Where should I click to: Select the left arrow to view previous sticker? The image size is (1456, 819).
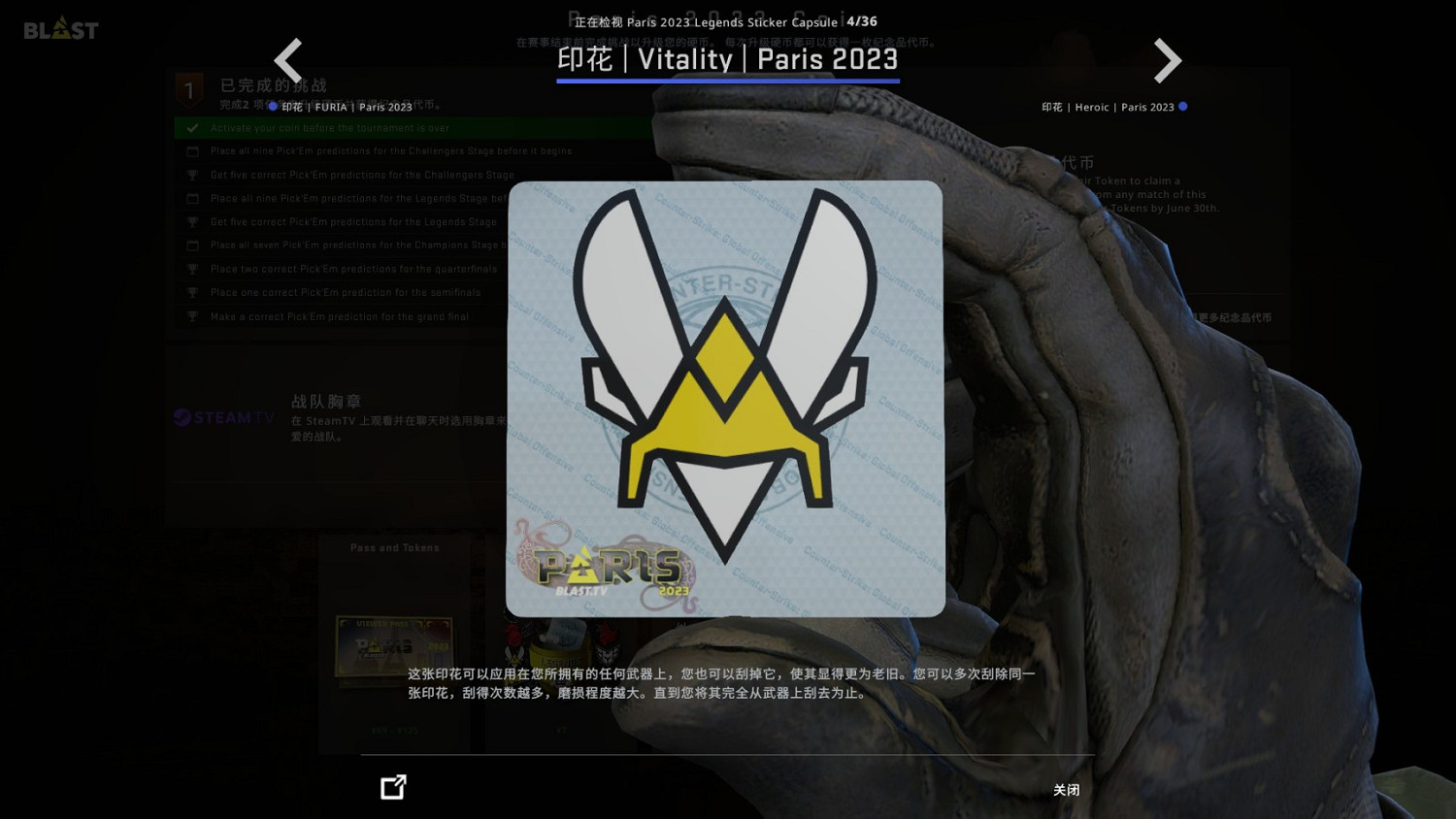click(288, 60)
